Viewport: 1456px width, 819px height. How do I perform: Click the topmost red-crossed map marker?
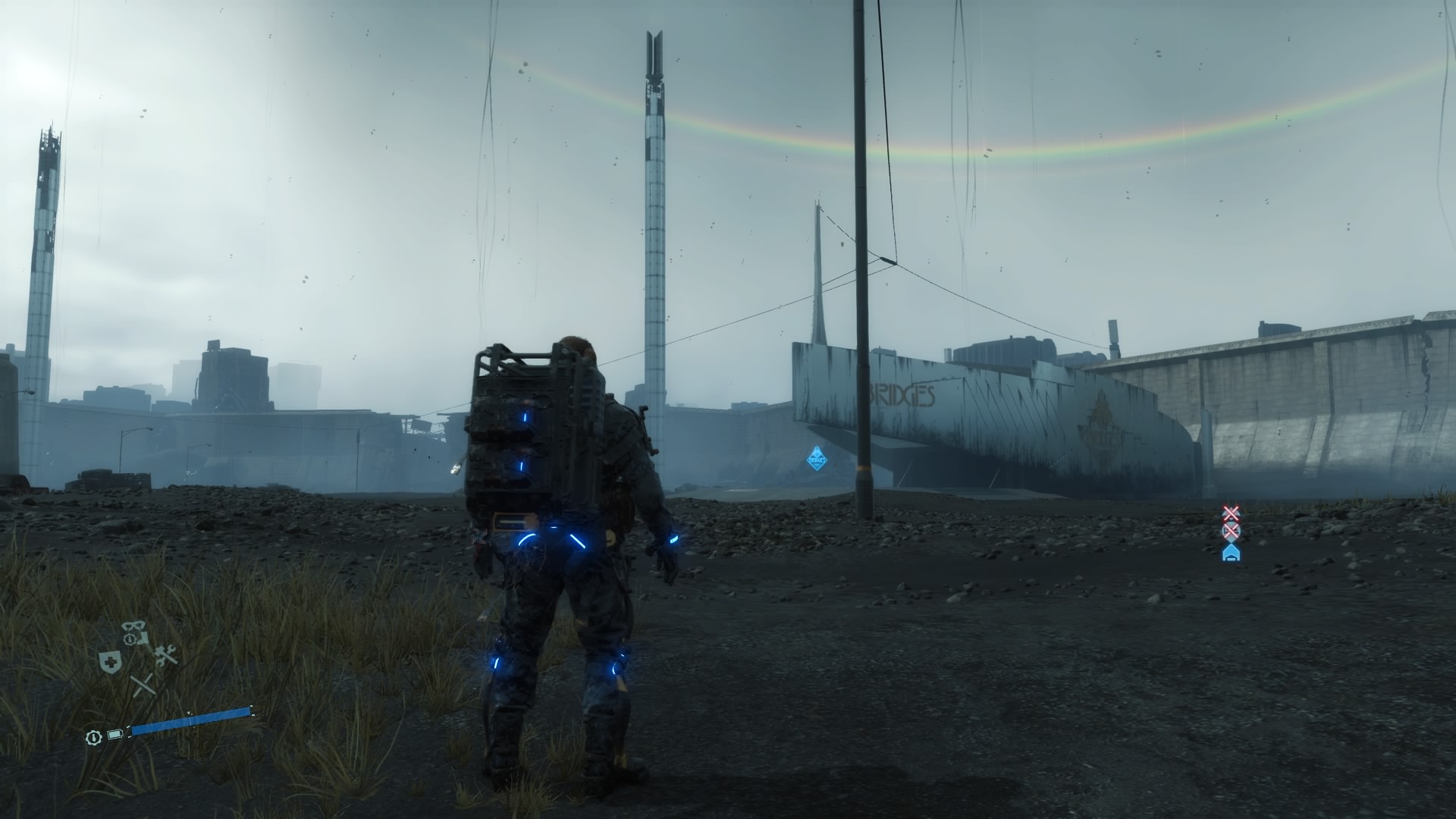pos(1232,513)
